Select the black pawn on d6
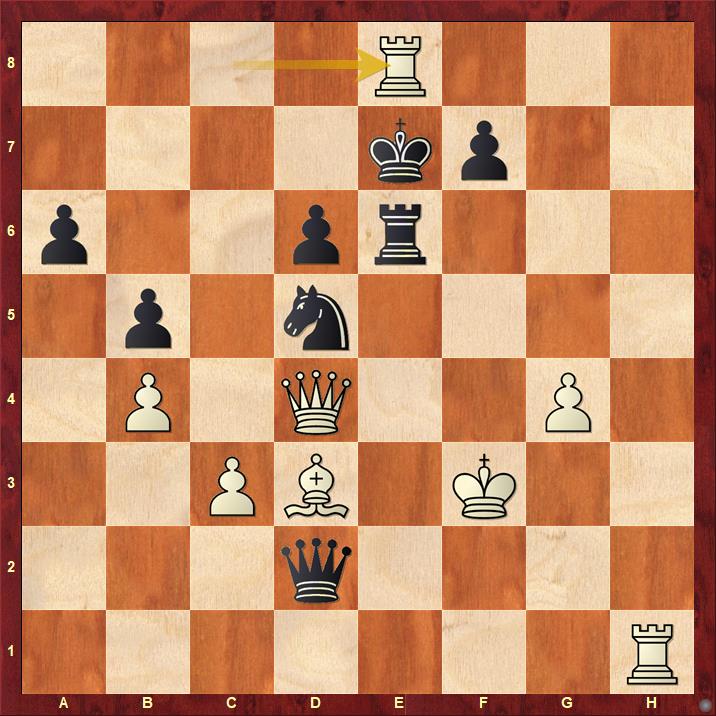This screenshot has height=716, width=716. 316,234
